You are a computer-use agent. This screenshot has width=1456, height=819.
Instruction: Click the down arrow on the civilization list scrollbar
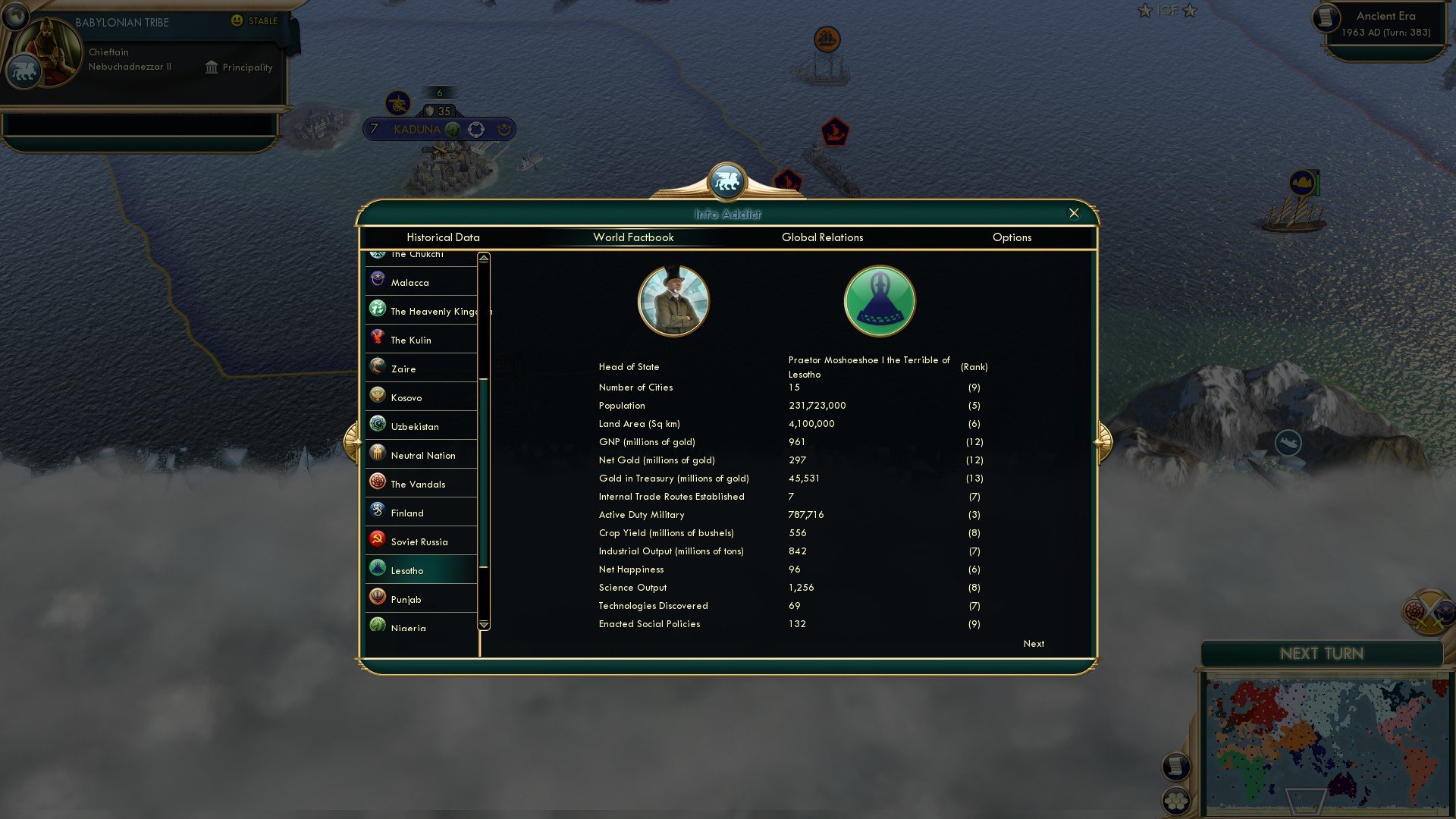tap(482, 623)
